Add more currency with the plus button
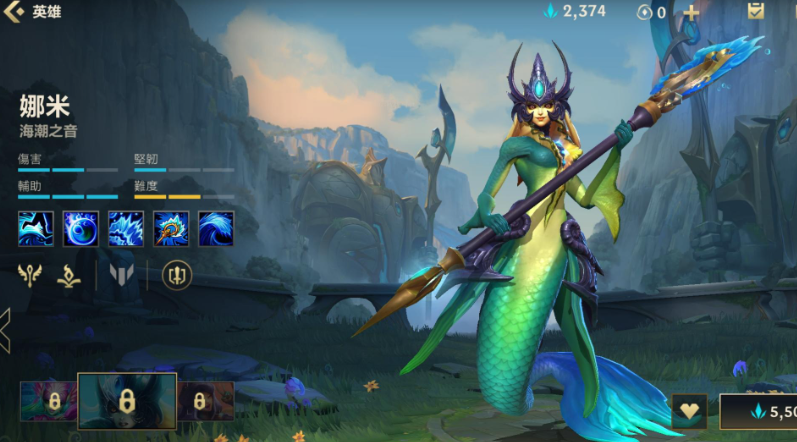The width and height of the screenshot is (797, 442). tap(690, 12)
